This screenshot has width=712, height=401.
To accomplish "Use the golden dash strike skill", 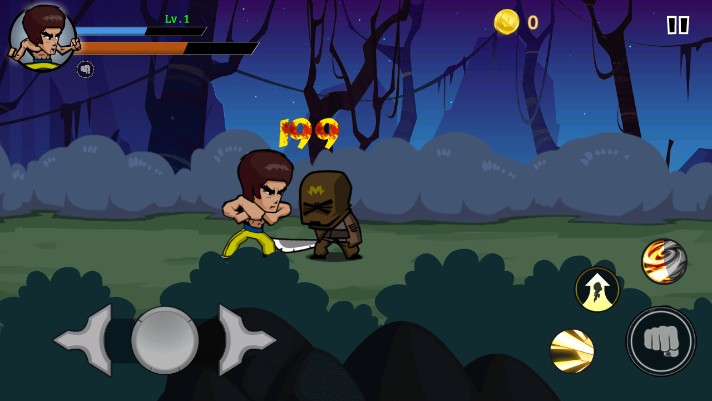I will pyautogui.click(x=572, y=350).
